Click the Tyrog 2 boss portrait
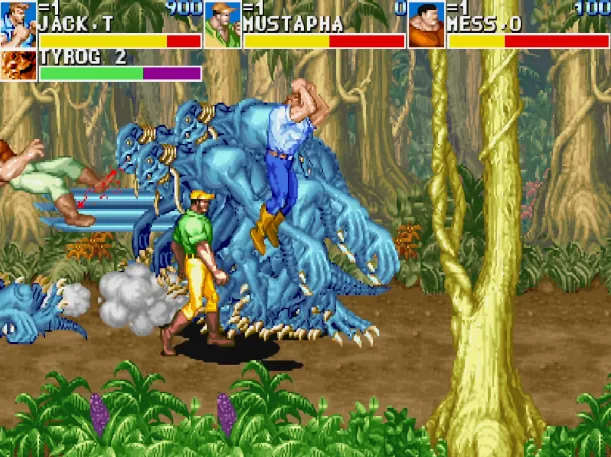Image resolution: width=611 pixels, height=457 pixels. [x=18, y=66]
